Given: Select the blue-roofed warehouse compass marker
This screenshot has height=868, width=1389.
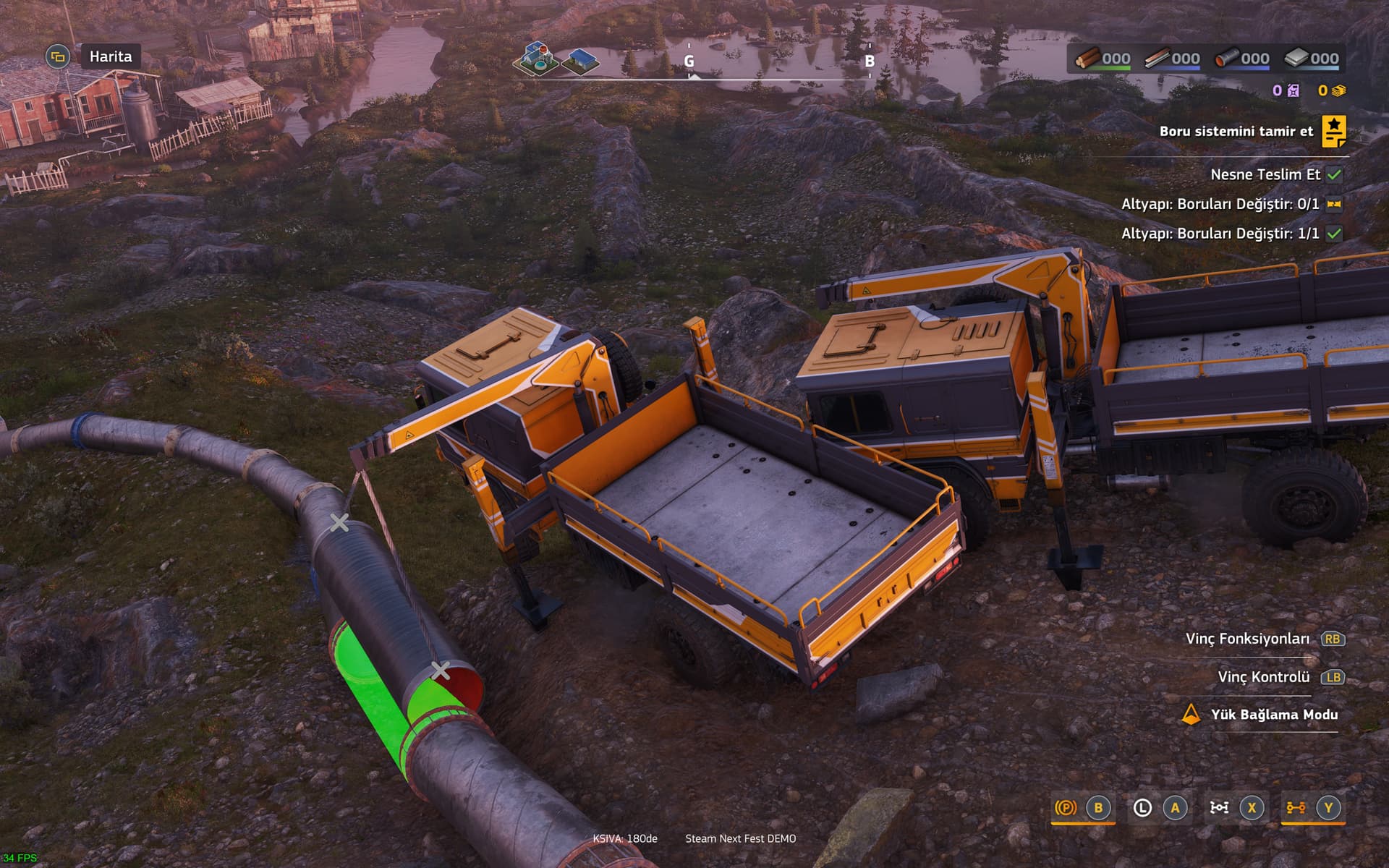Looking at the screenshot, I should pyautogui.click(x=580, y=61).
